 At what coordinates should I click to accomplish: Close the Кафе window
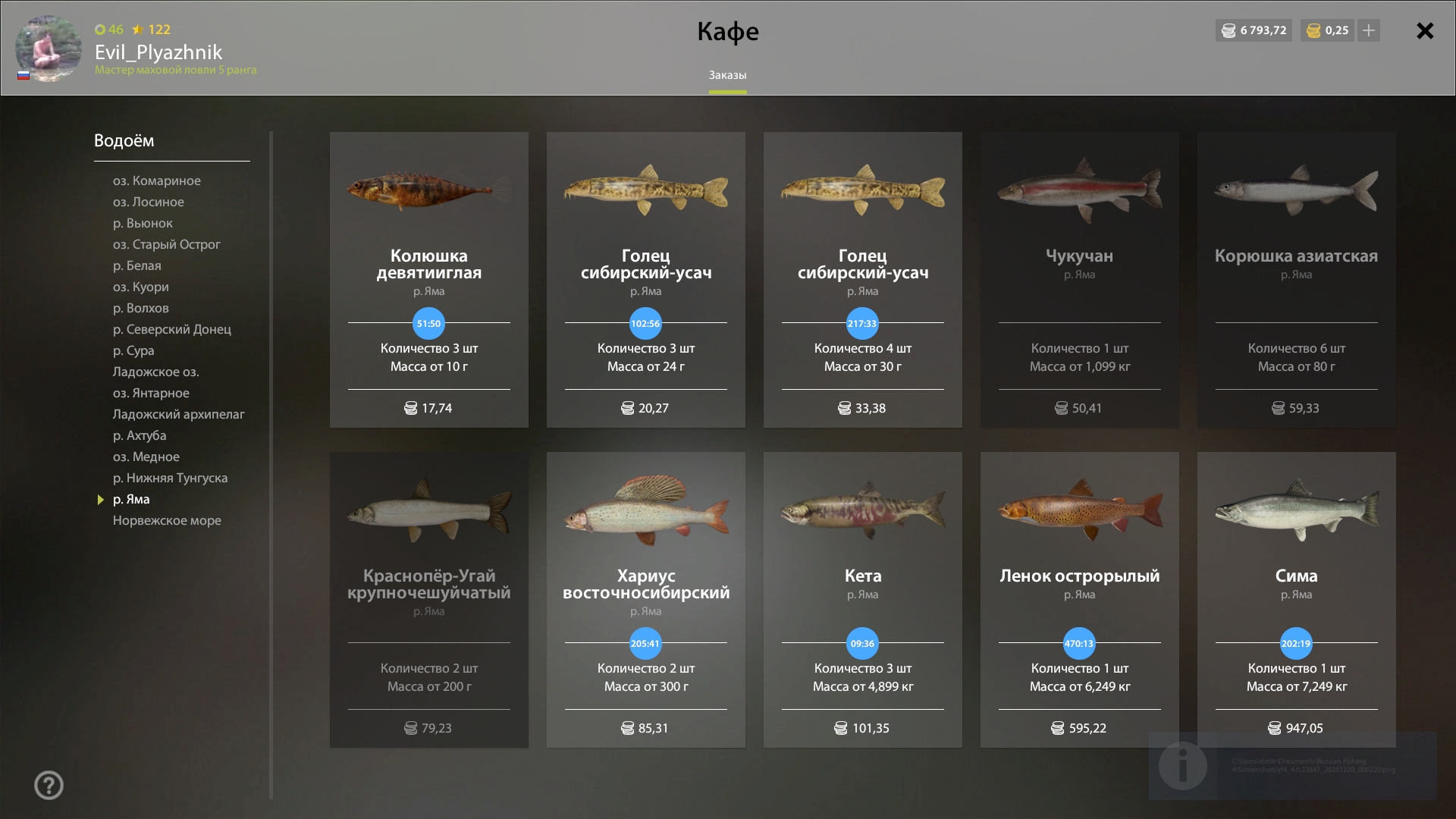[x=1425, y=31]
